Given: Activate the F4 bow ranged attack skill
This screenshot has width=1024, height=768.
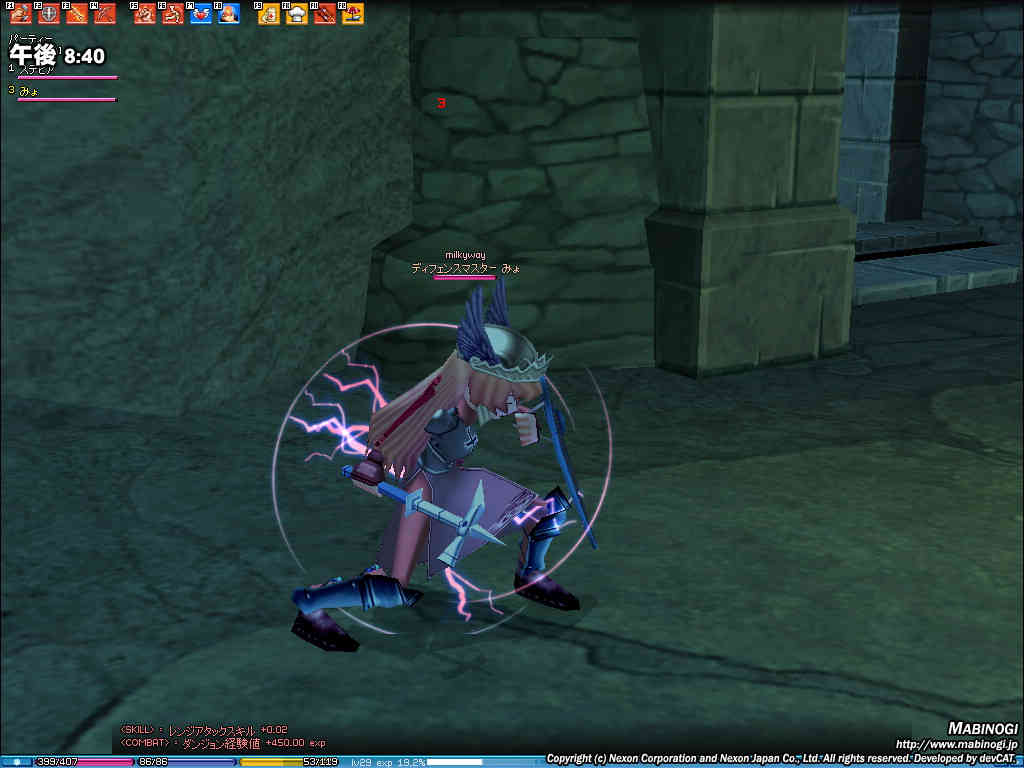Looking at the screenshot, I should (x=105, y=15).
